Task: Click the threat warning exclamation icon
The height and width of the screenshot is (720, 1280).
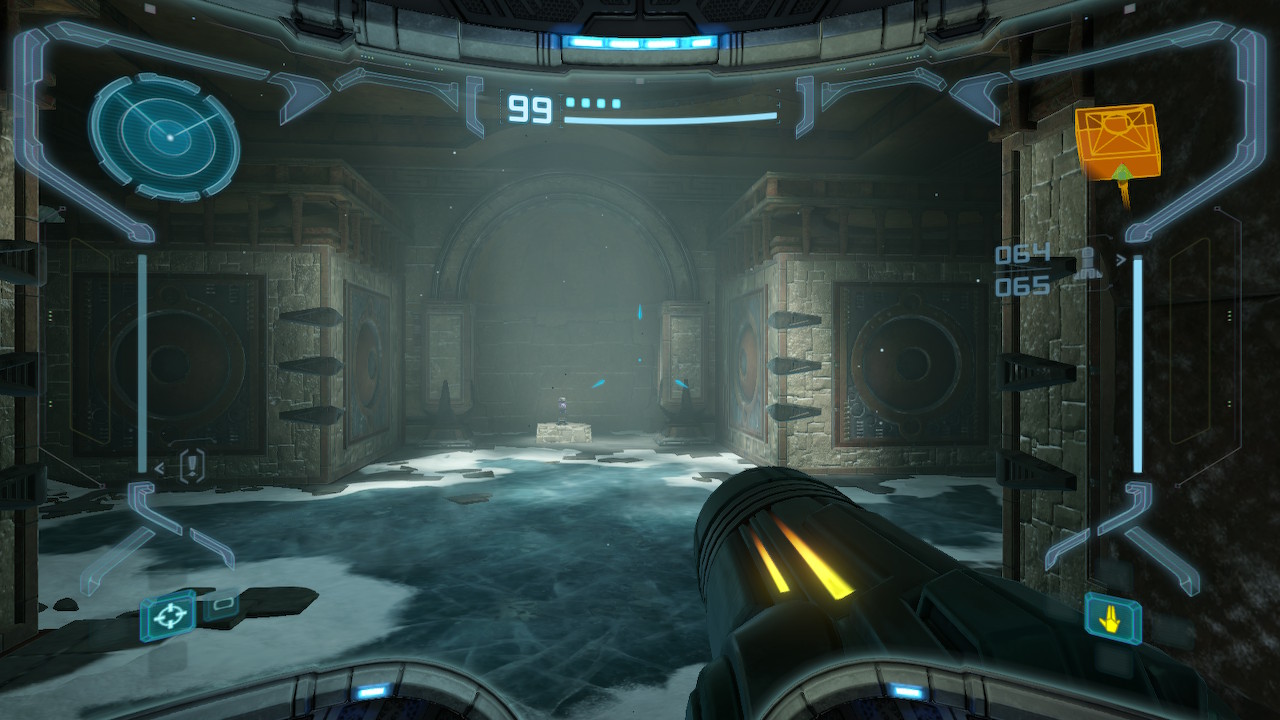Action: [x=193, y=465]
